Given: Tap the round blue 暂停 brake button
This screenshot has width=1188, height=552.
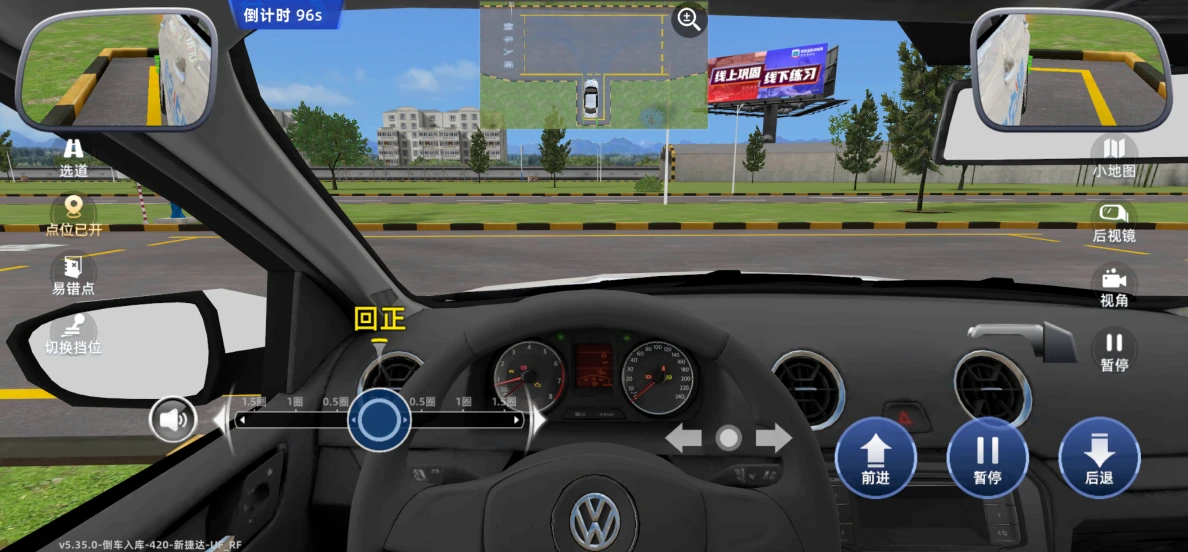Looking at the screenshot, I should 987,457.
